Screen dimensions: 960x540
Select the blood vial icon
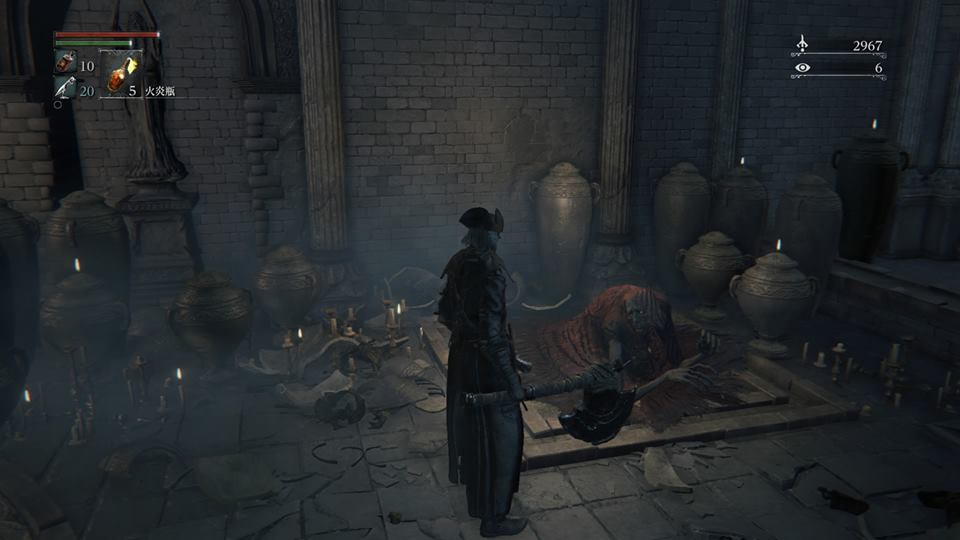coord(65,65)
